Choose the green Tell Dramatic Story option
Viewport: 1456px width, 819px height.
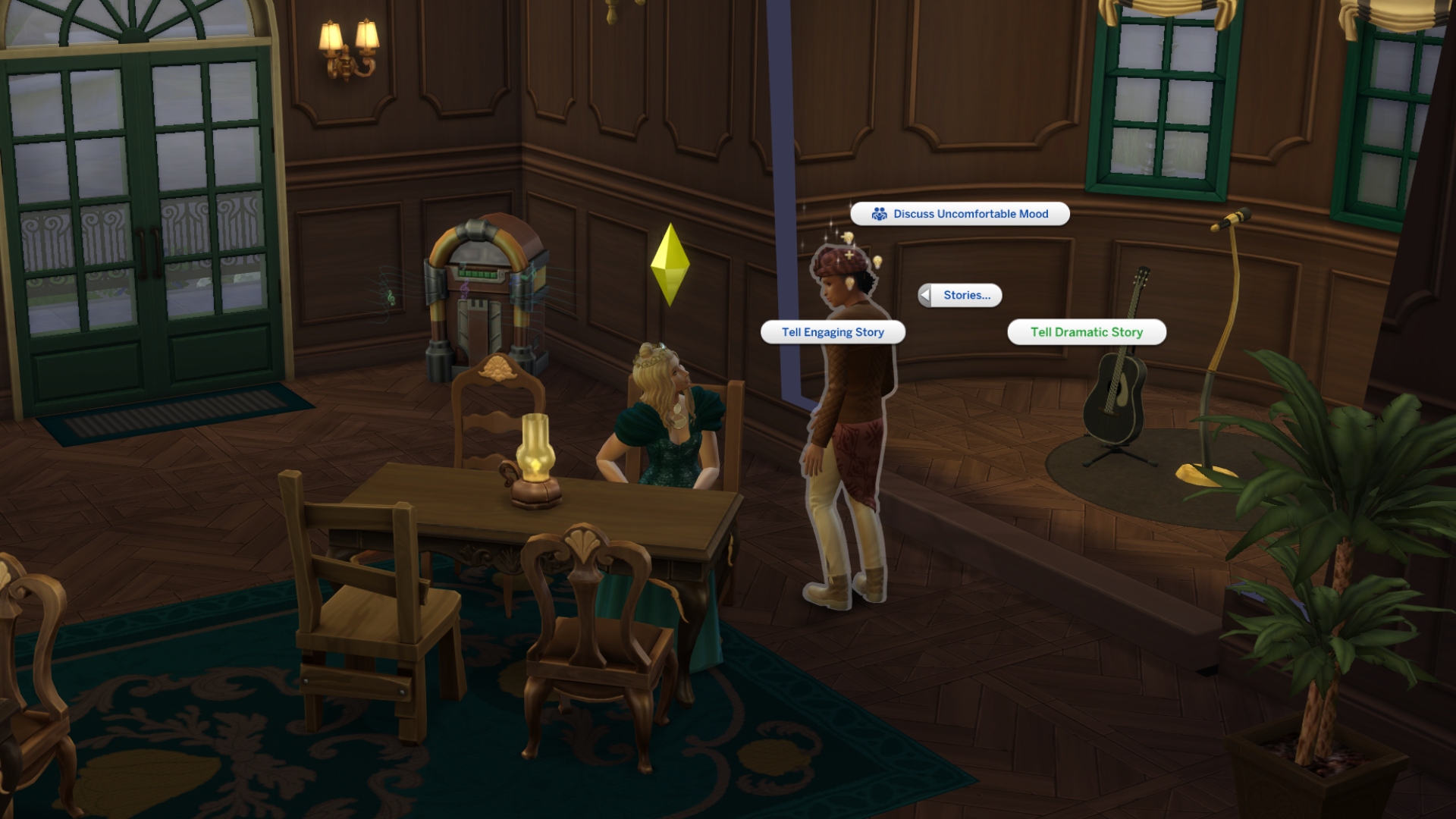pos(1086,331)
